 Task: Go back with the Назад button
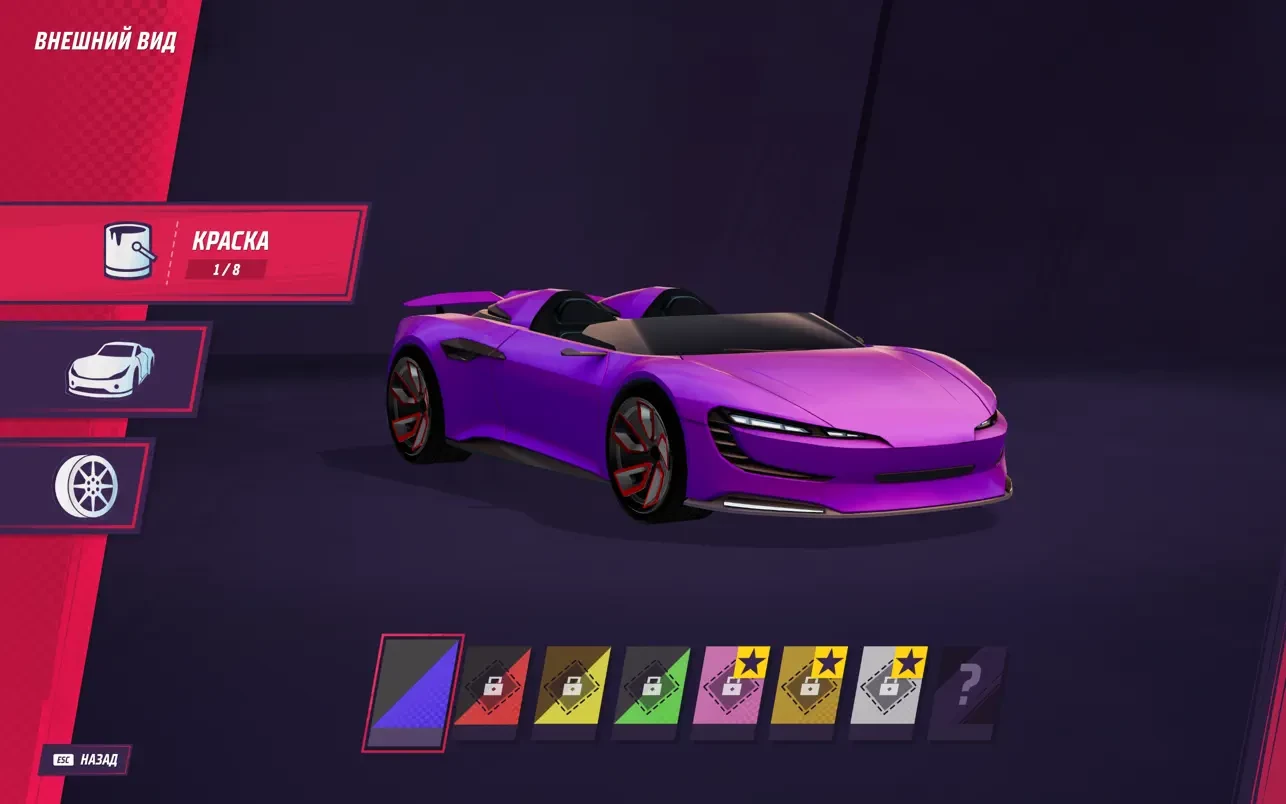point(87,760)
